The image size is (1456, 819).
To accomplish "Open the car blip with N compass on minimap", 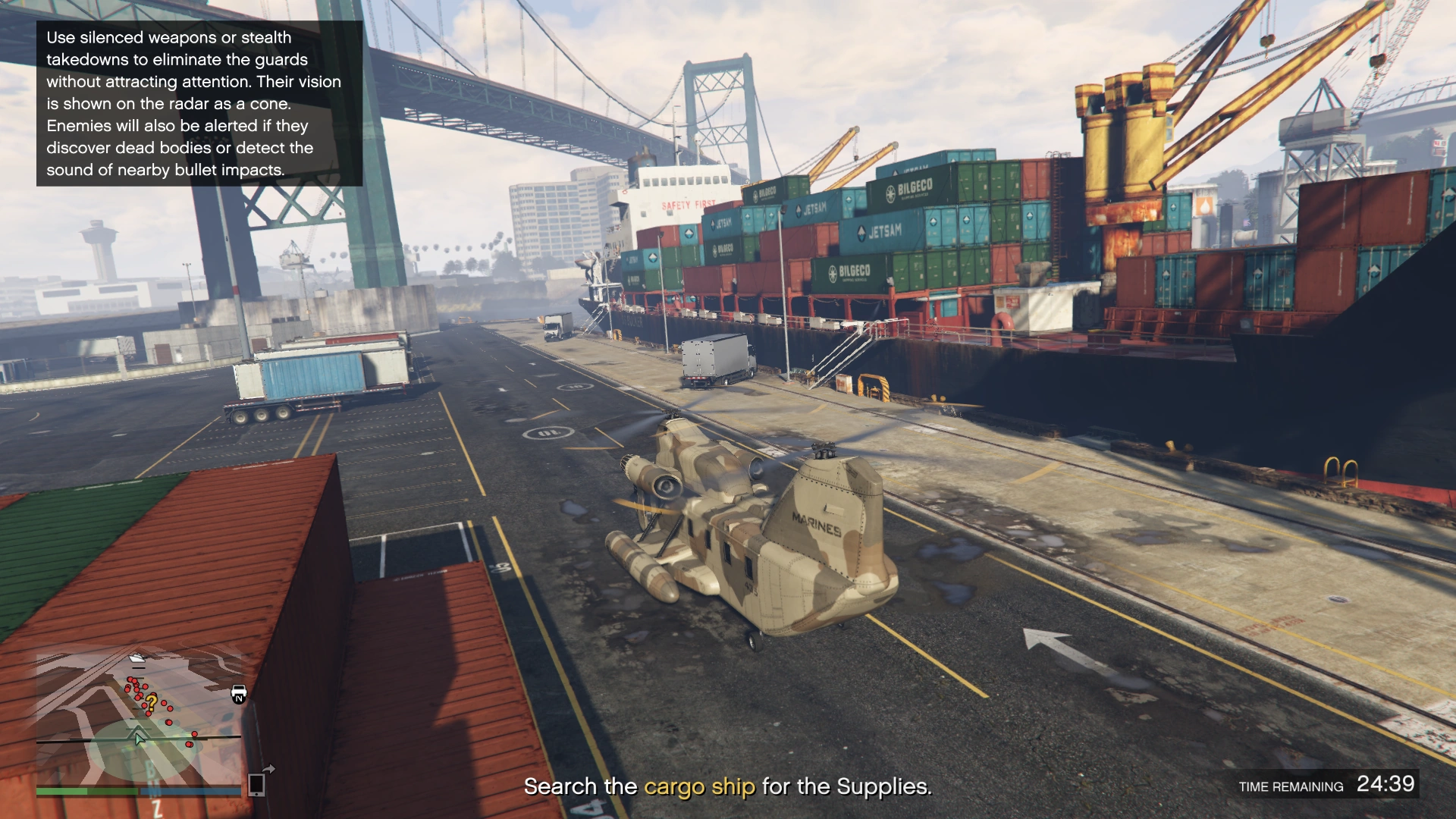I will tap(239, 692).
